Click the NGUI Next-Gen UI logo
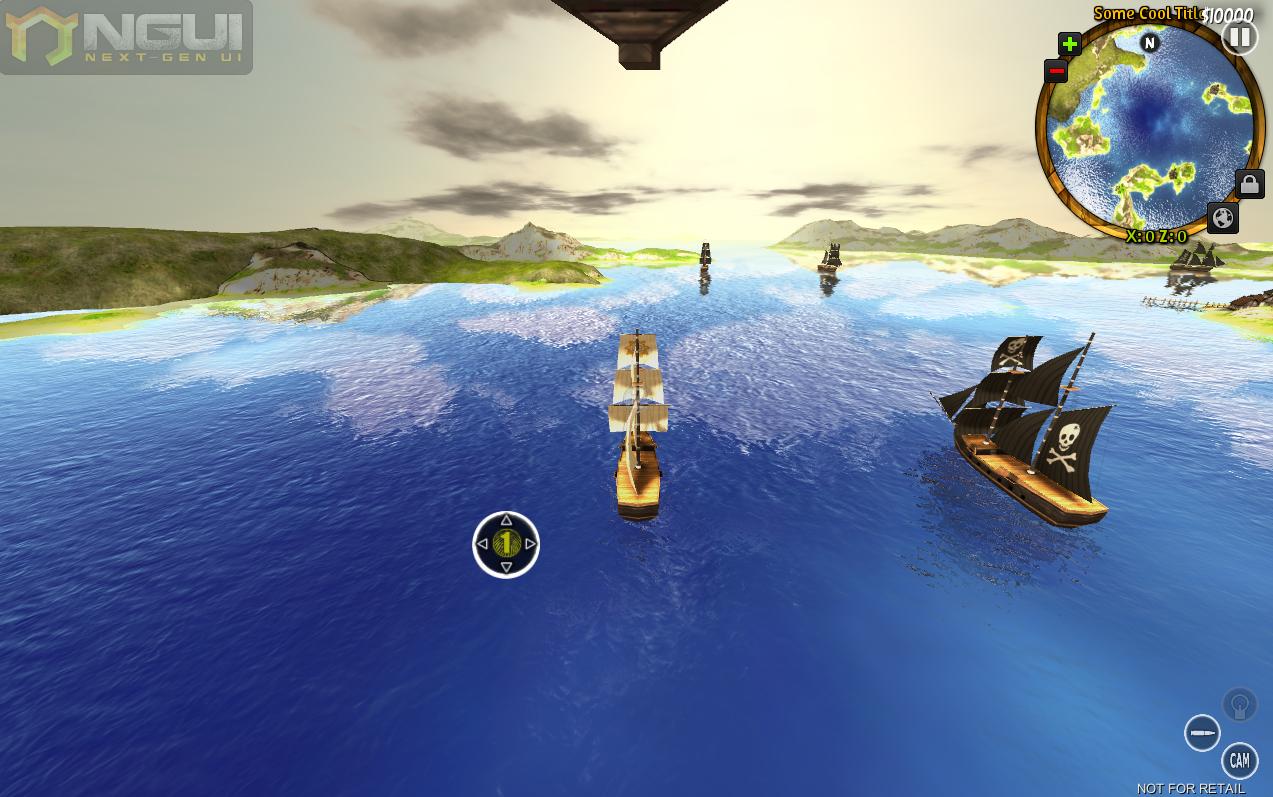Screen dimensions: 1273x797 coord(126,37)
